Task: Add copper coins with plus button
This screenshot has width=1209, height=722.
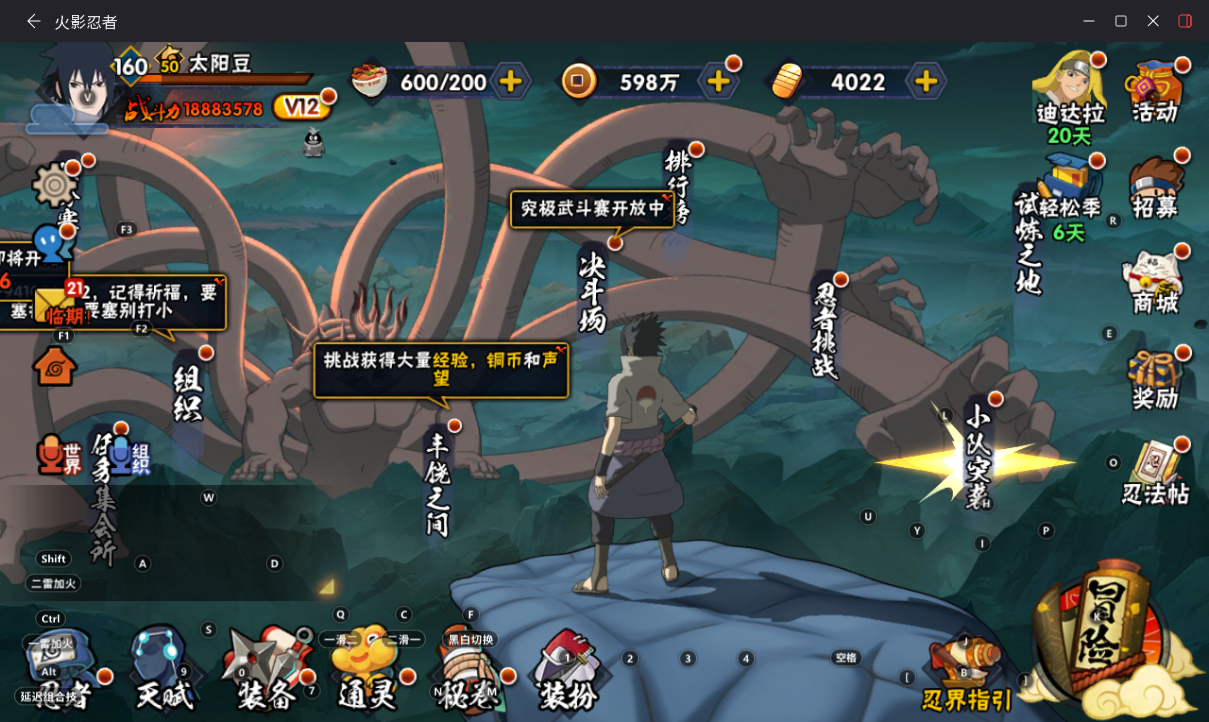Action: (718, 81)
